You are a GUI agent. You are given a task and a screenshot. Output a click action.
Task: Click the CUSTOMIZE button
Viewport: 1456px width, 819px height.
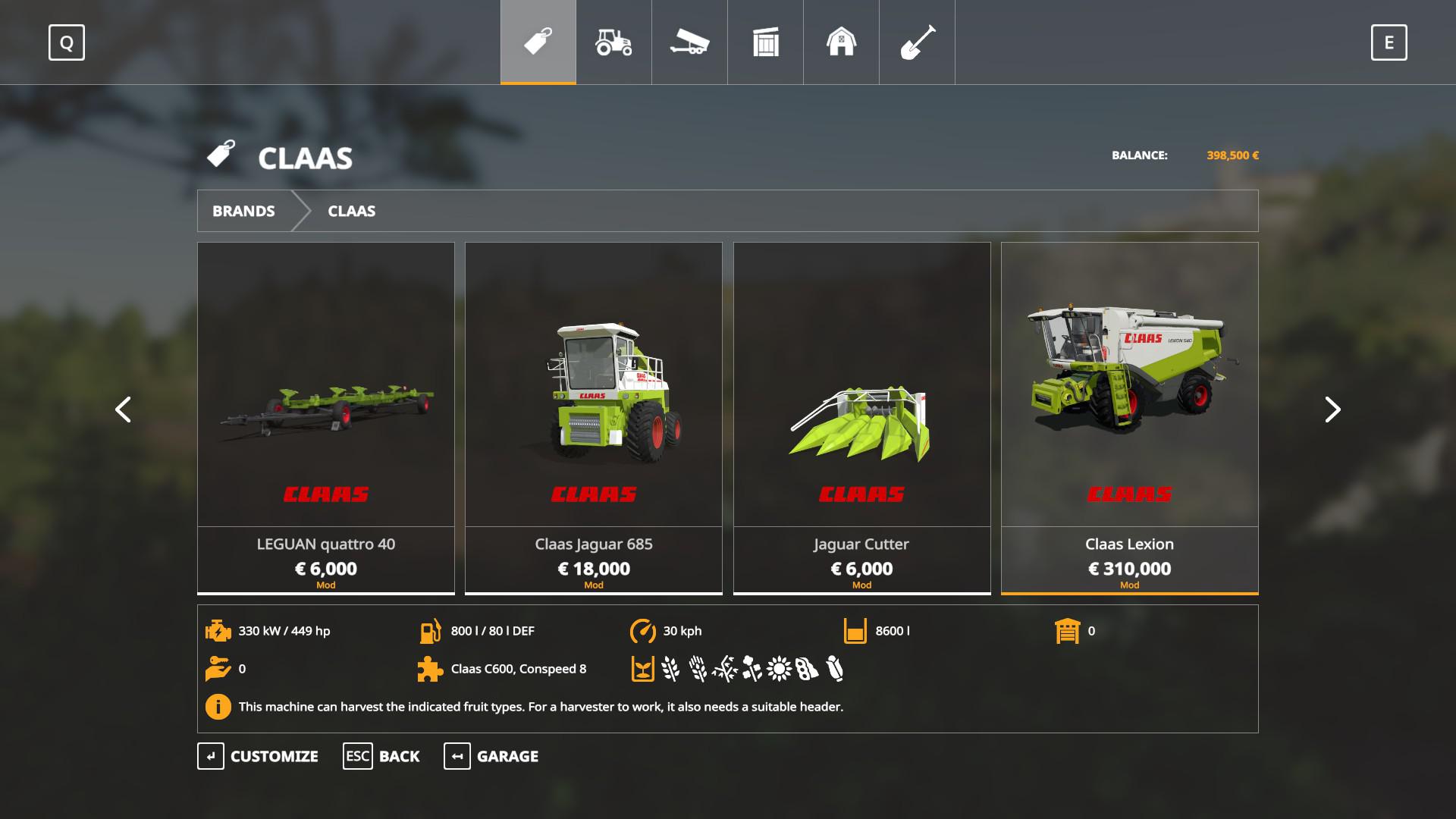pyautogui.click(x=259, y=756)
